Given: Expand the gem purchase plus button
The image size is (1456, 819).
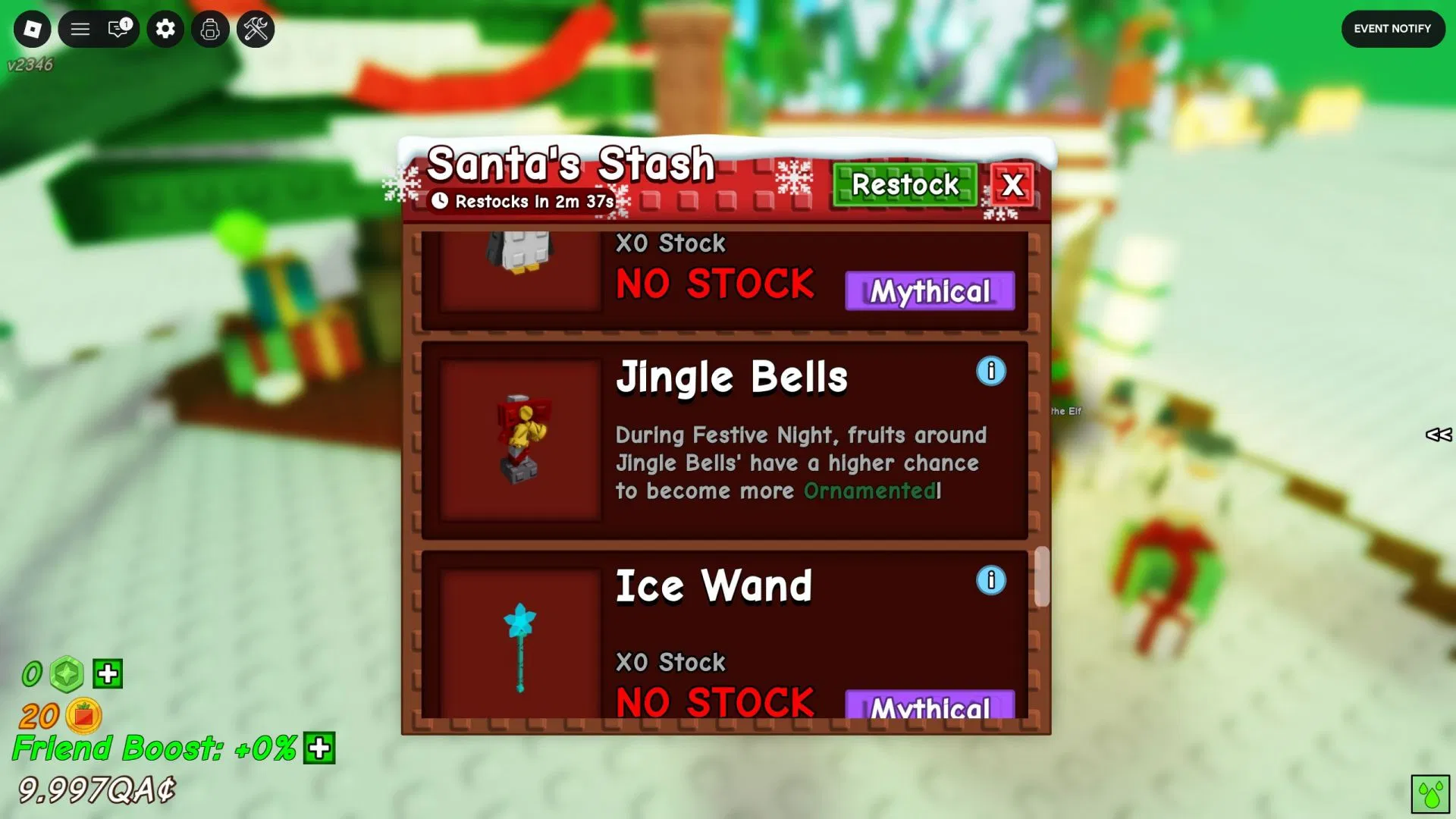Looking at the screenshot, I should point(107,673).
